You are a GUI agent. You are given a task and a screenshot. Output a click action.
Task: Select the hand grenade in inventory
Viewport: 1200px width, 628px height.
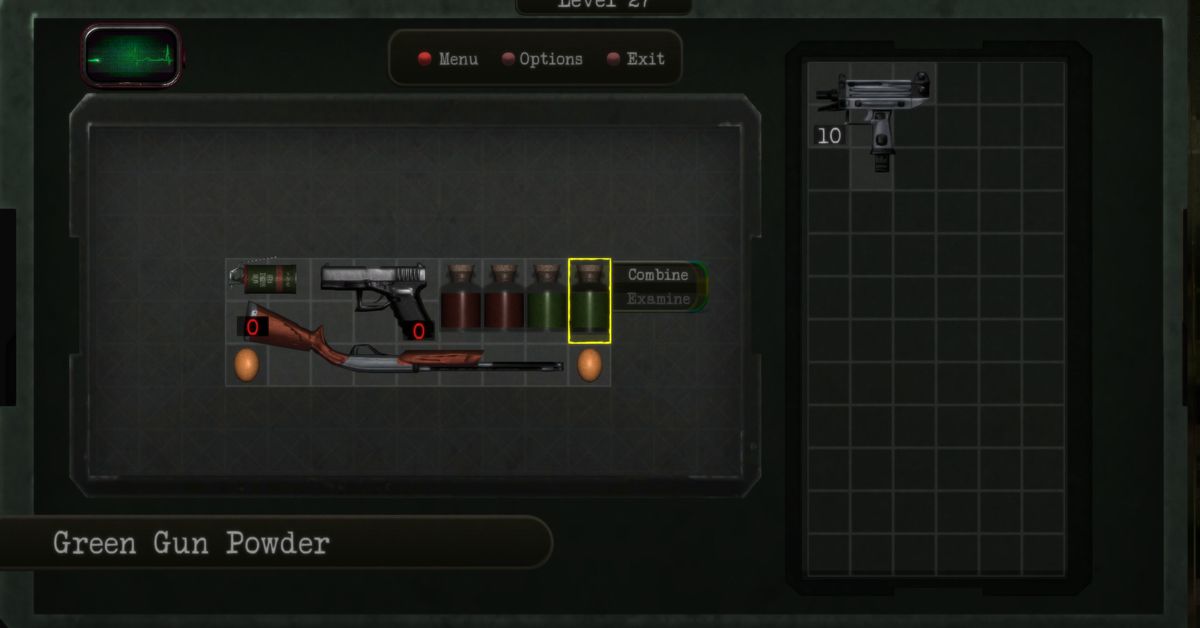[x=268, y=278]
